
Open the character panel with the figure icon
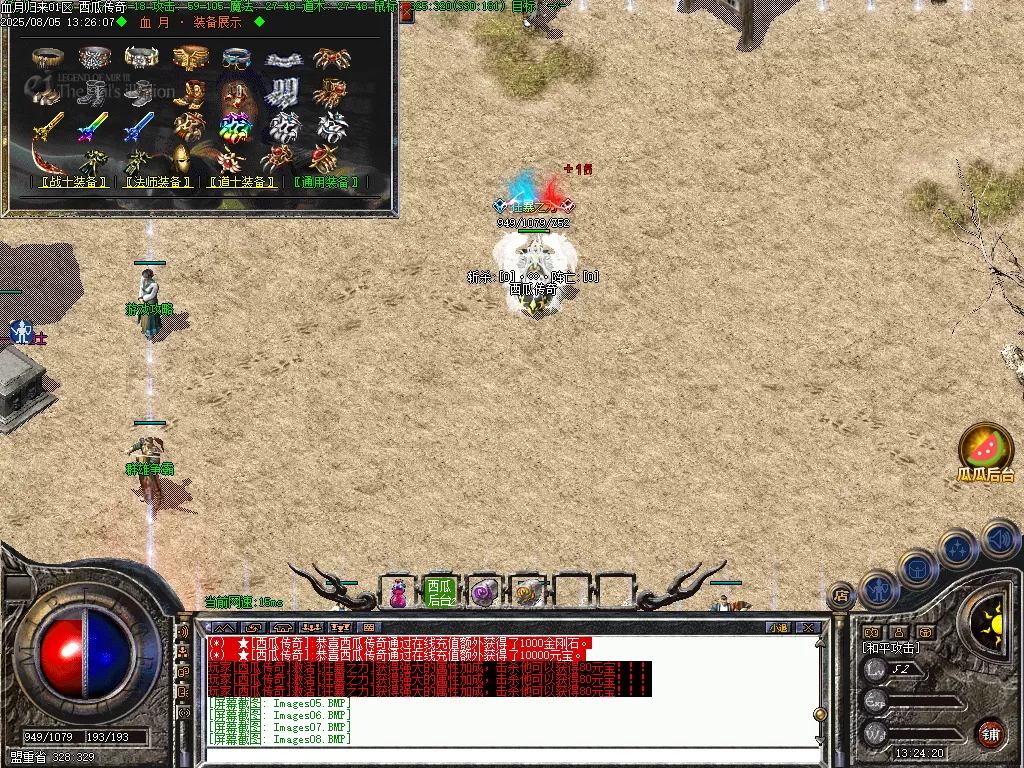(881, 590)
